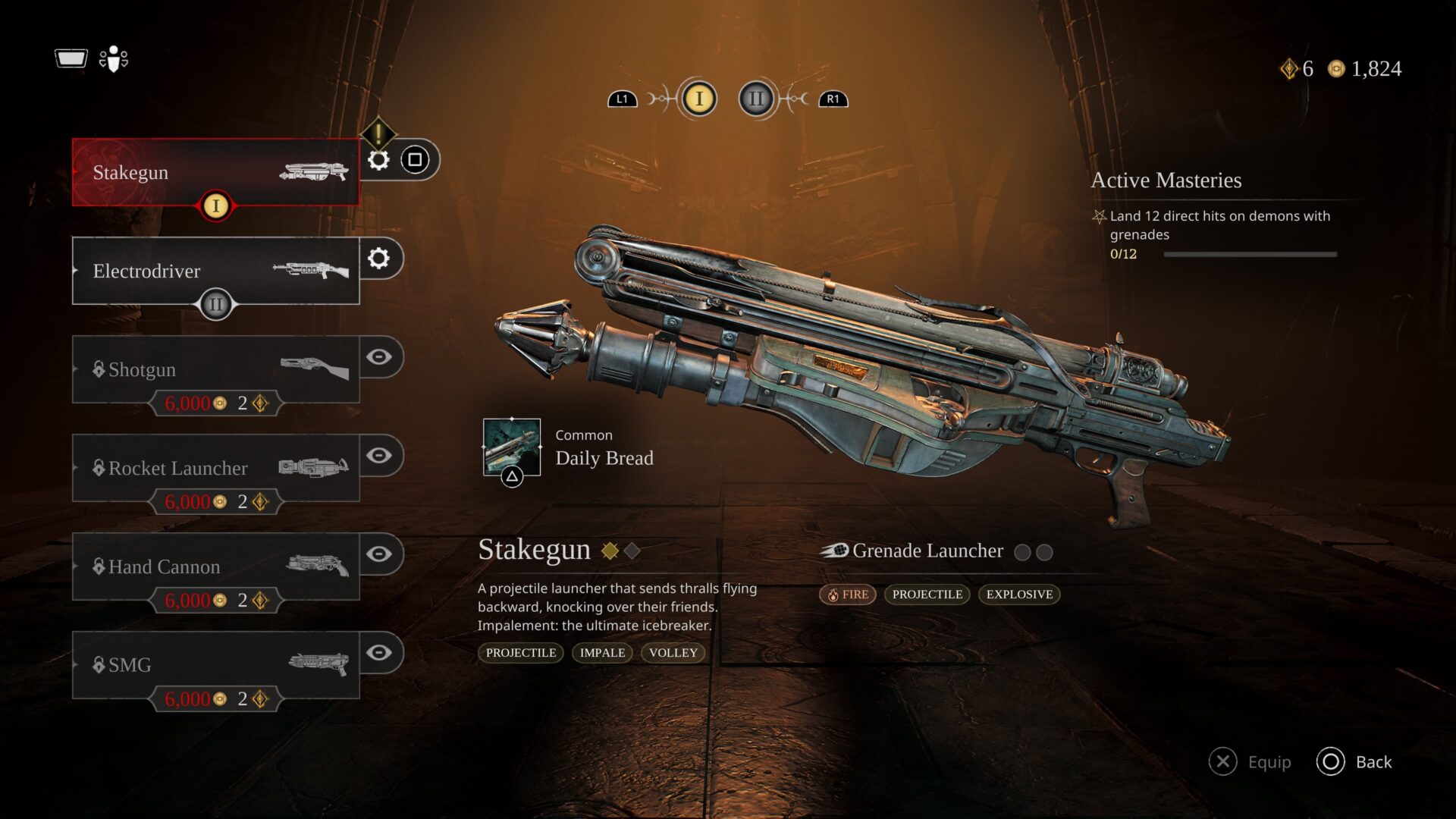Screen dimensions: 1456x819
Task: Pick the locked SMG entry
Action: pyautogui.click(x=215, y=665)
